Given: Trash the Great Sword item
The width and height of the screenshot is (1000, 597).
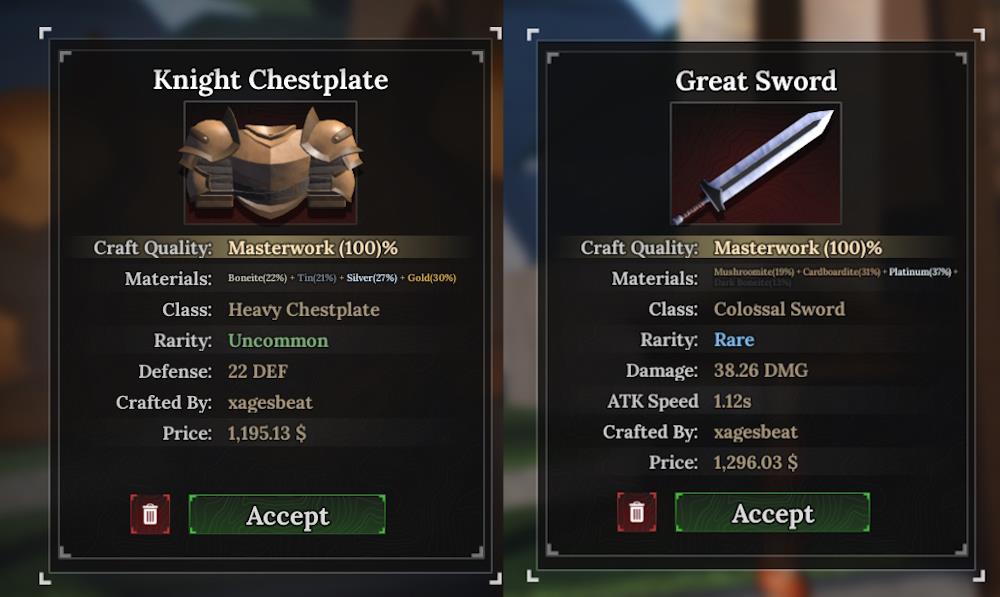Looking at the screenshot, I should [x=637, y=513].
